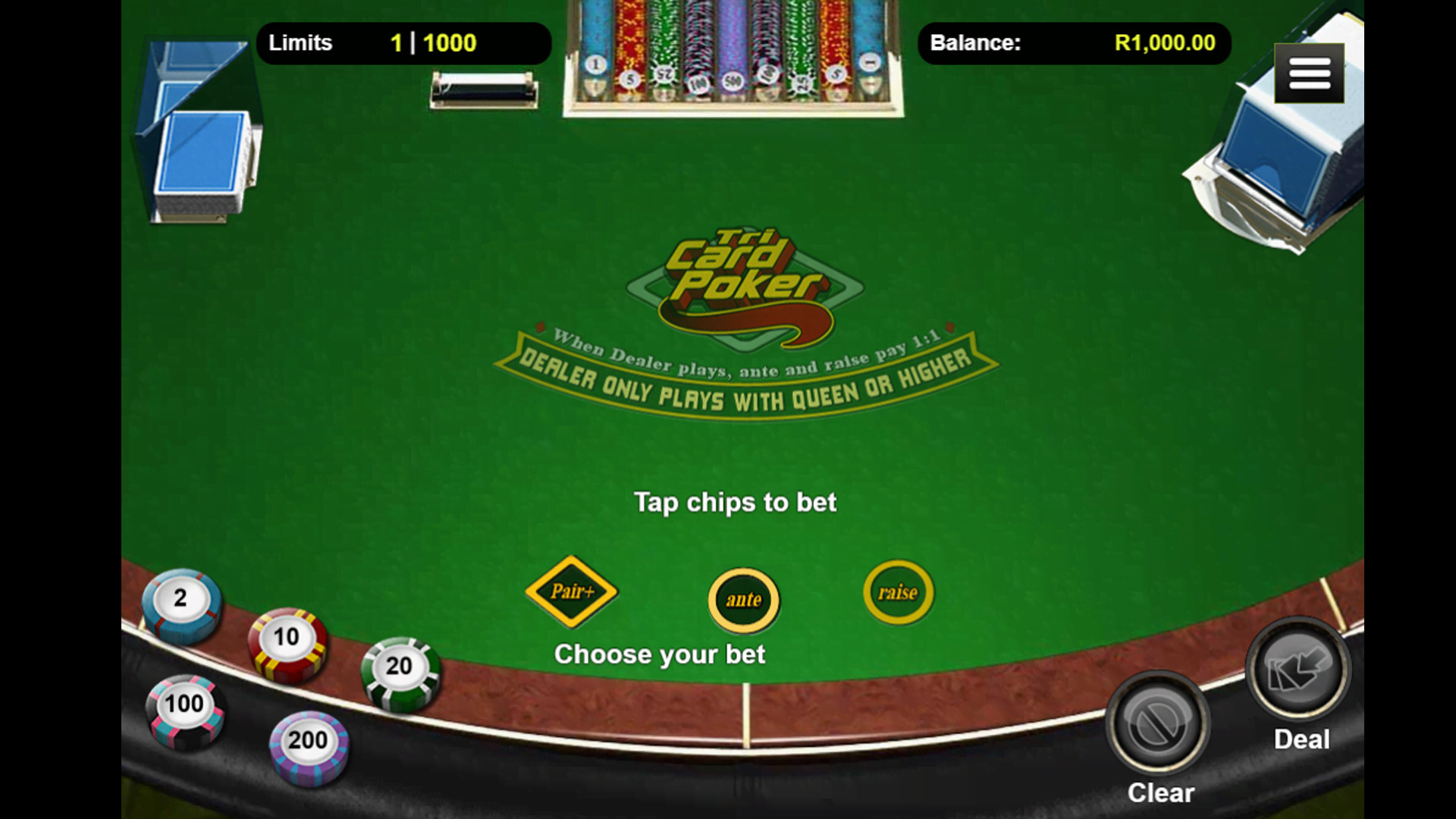Click the raise betting circle

tap(898, 592)
